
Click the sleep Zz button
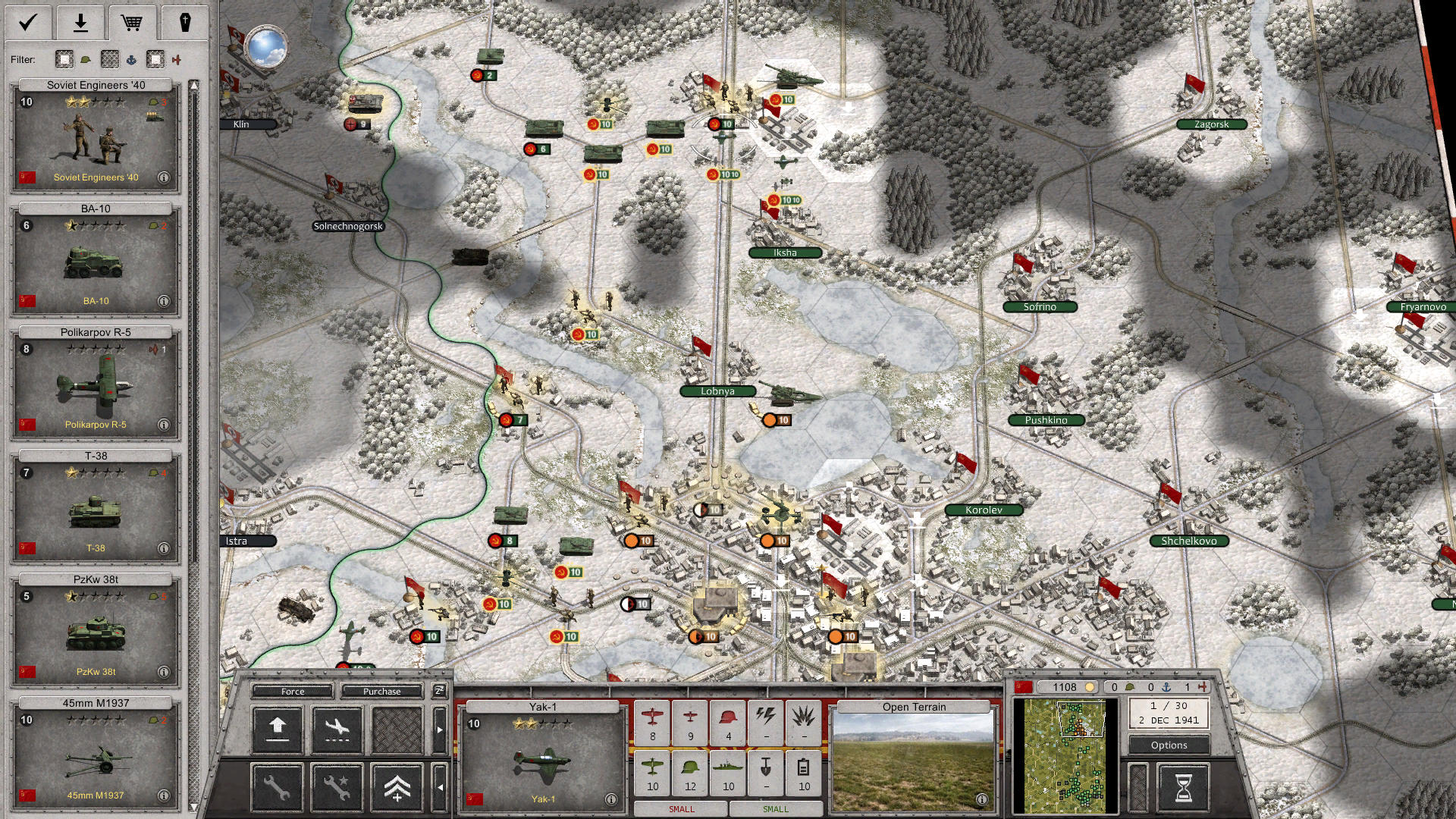point(439,691)
